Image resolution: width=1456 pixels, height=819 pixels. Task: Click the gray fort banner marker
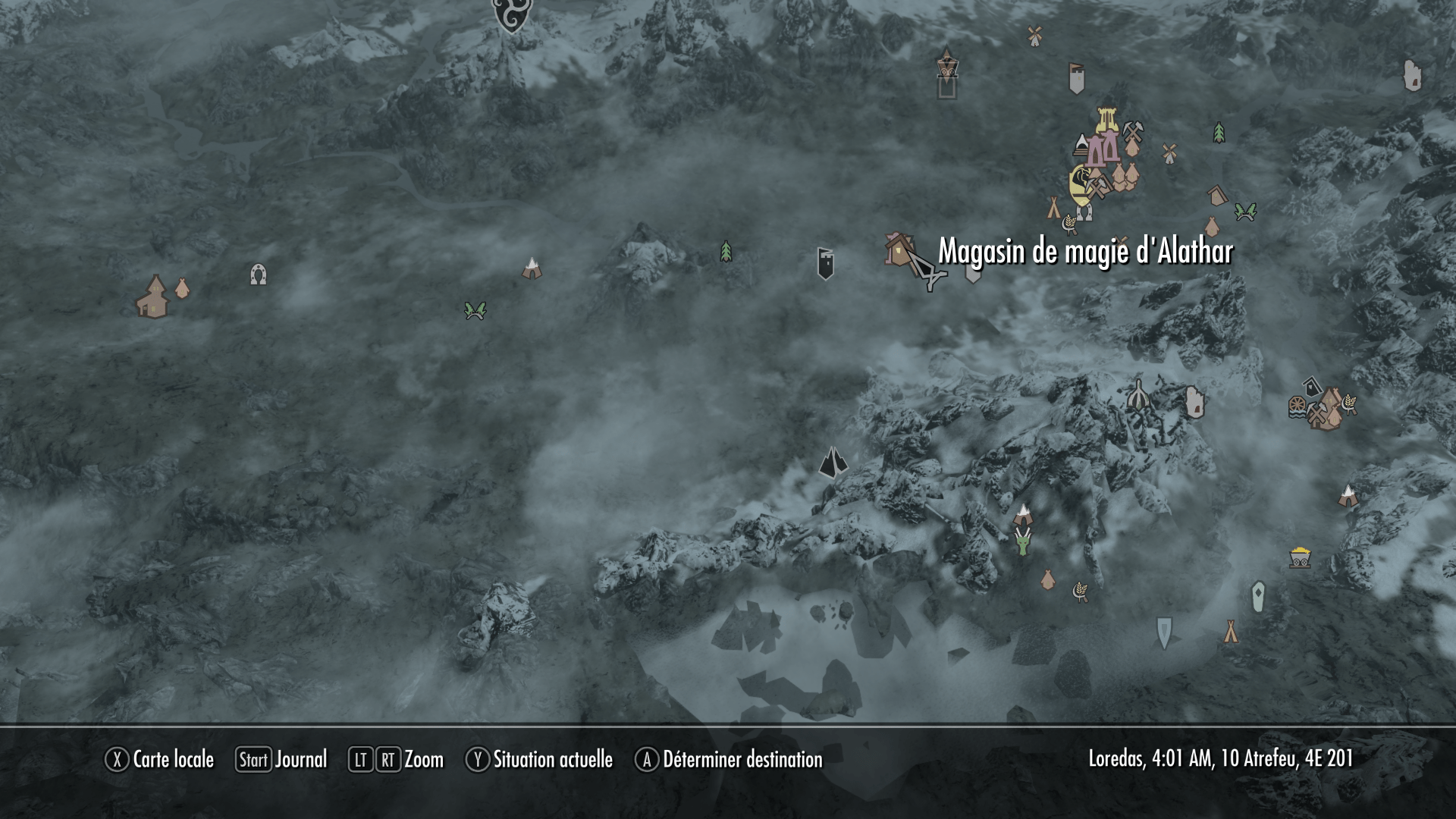pos(1077,78)
